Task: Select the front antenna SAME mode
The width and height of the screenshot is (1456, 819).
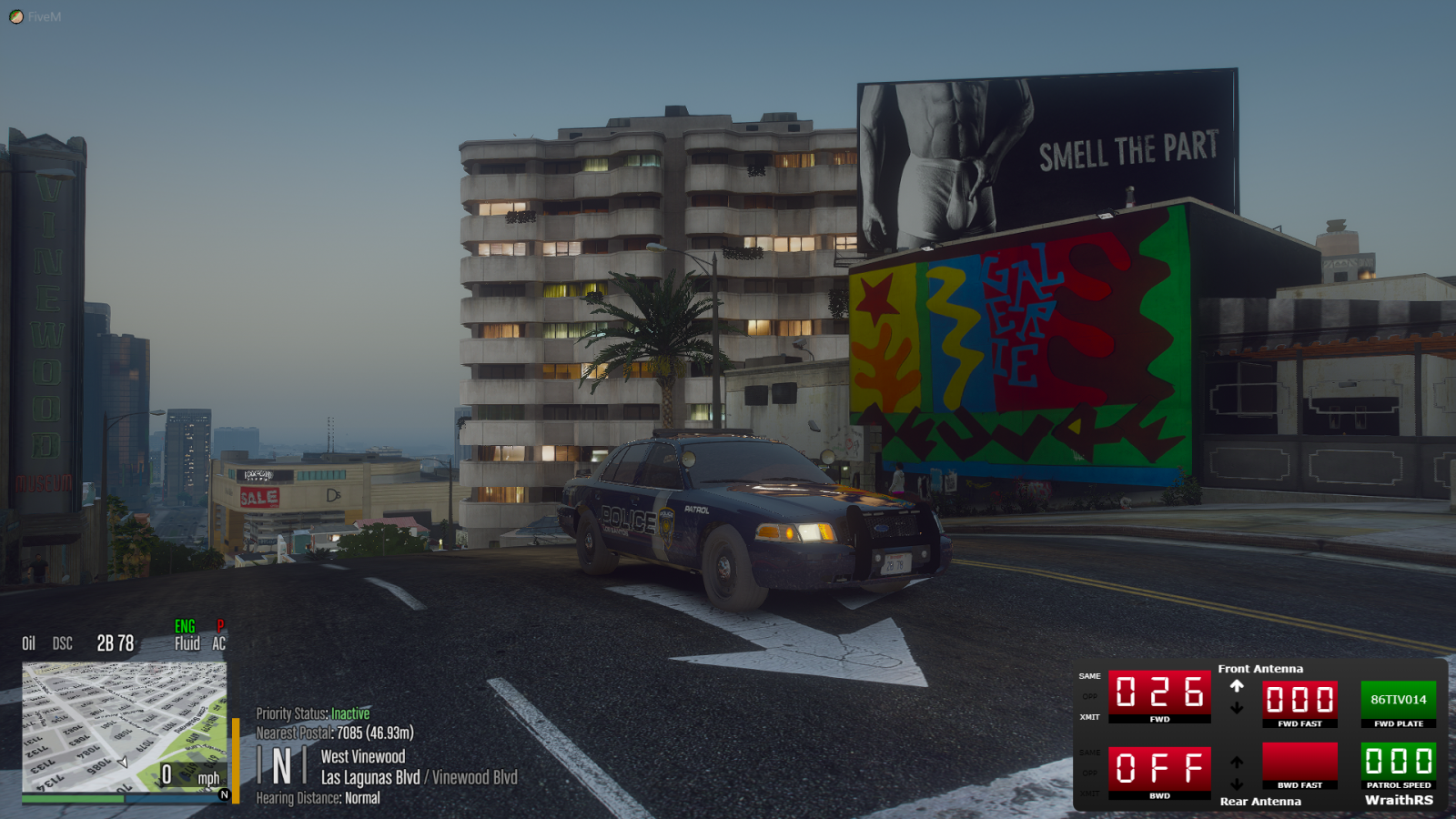Action: 1089,676
